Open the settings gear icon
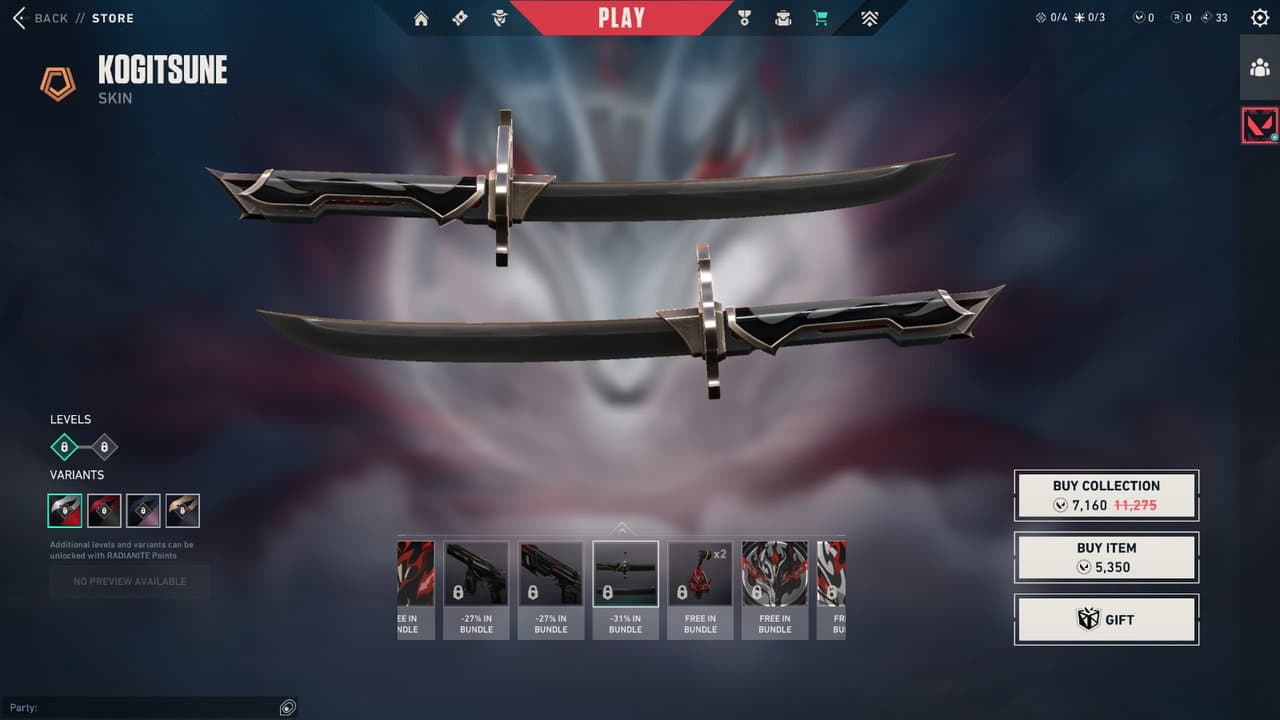Screen dimensions: 1280x720 click(x=1260, y=18)
